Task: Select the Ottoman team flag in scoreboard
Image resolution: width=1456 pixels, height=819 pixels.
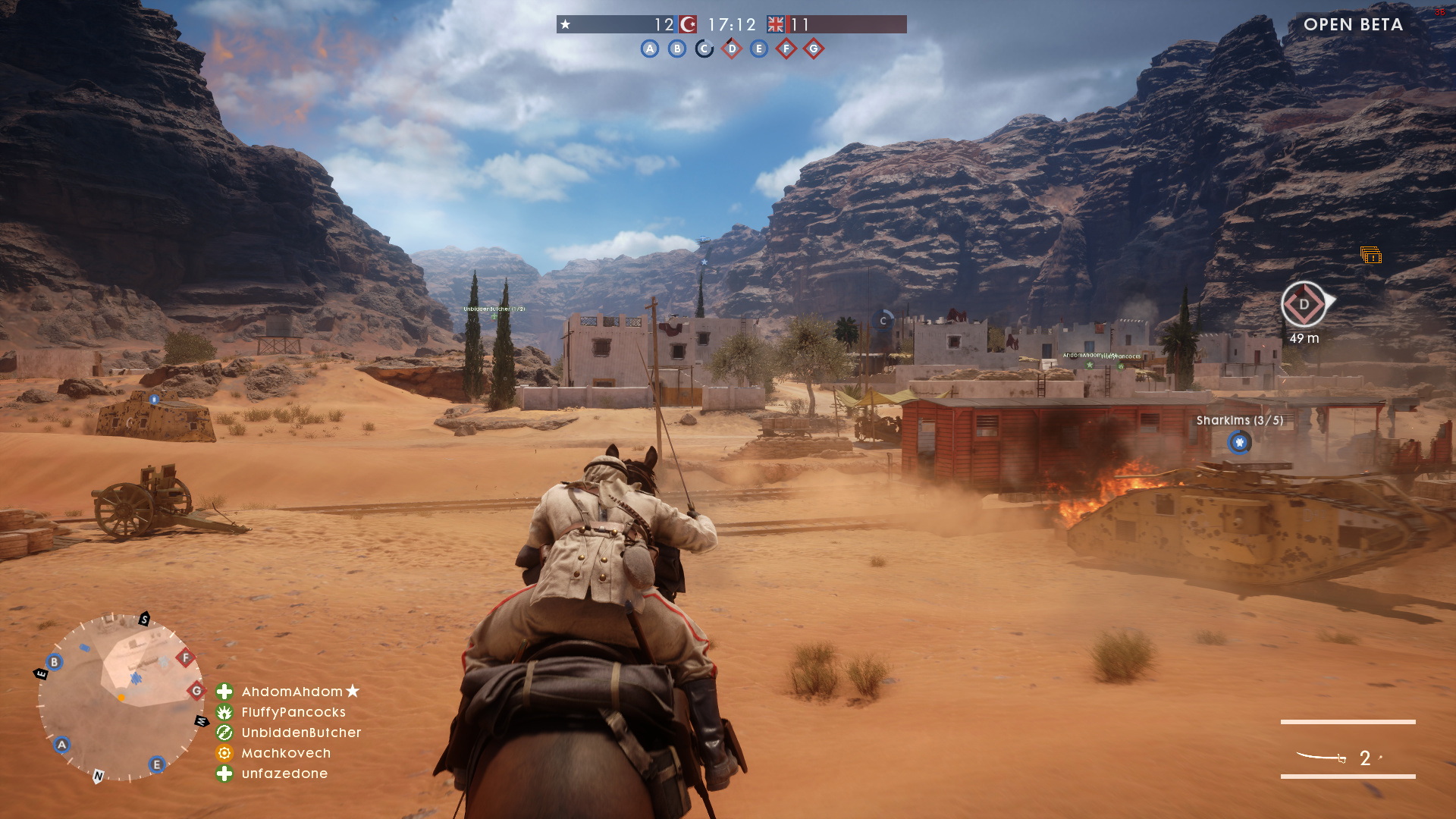Action: click(x=688, y=24)
